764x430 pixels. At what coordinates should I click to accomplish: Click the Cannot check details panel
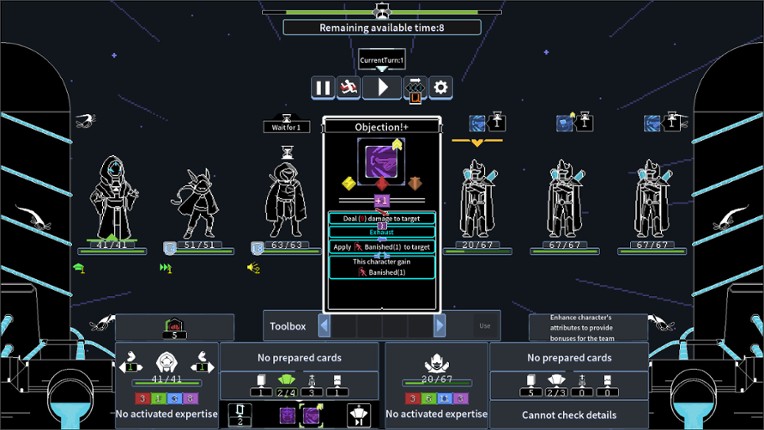click(568, 415)
